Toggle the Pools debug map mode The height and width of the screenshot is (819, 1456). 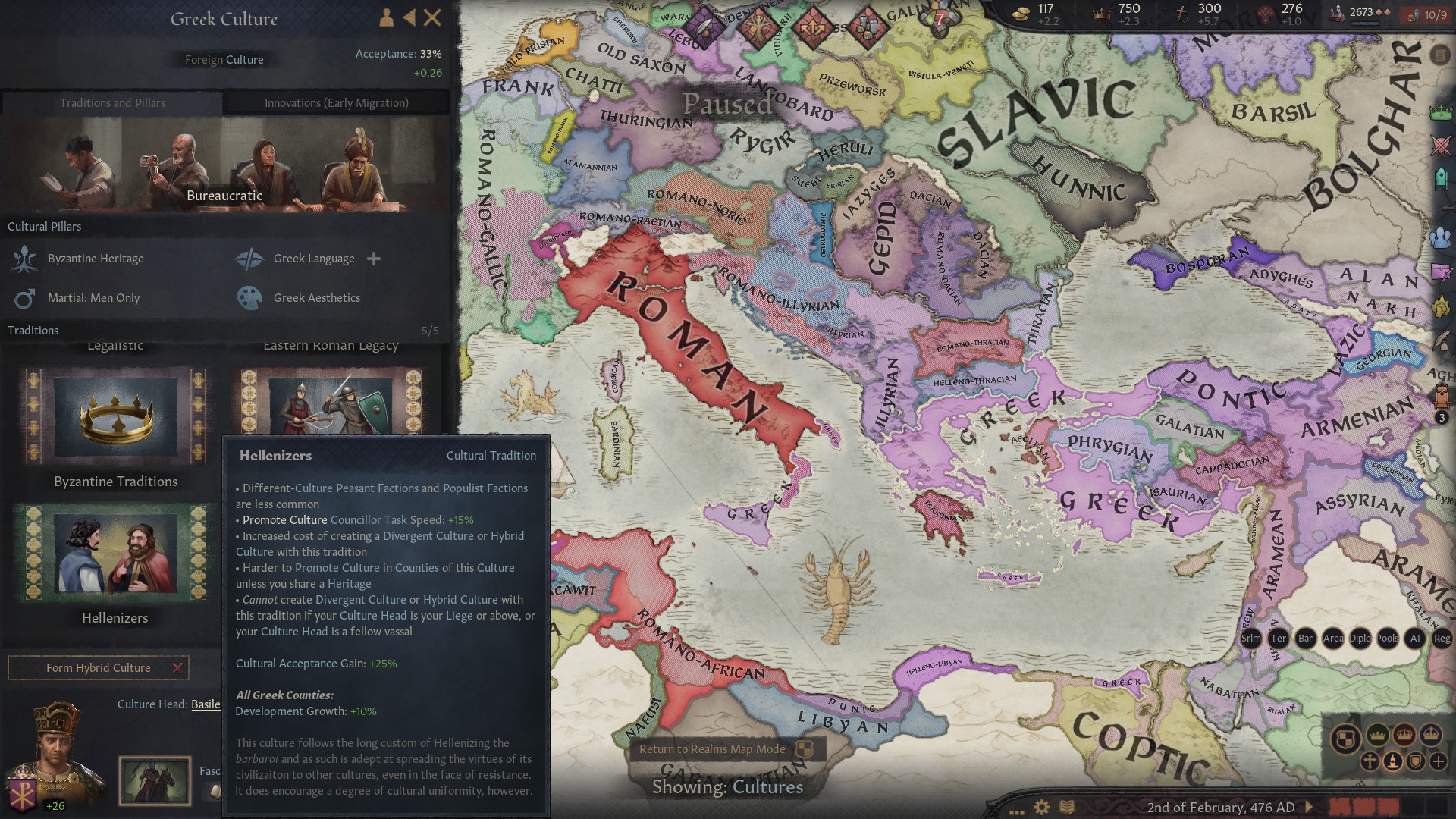click(x=1388, y=639)
